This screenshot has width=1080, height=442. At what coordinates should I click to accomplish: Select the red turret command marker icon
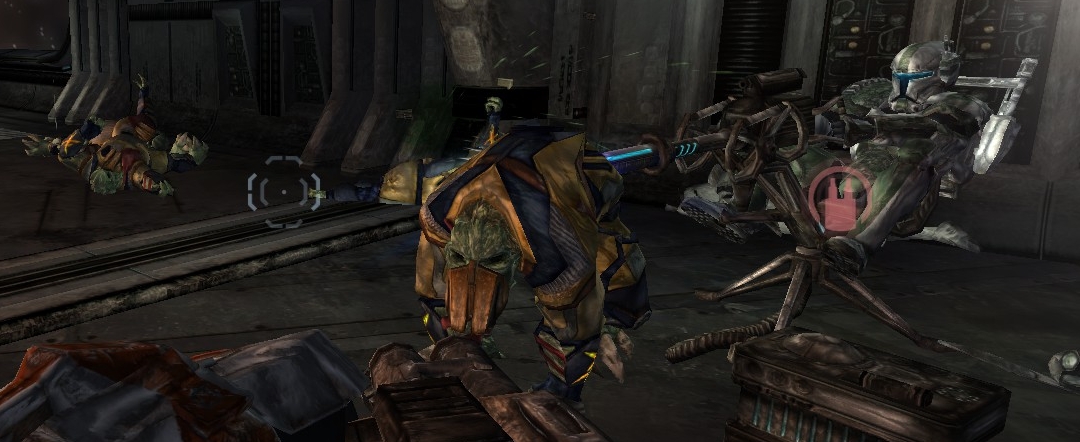(838, 200)
